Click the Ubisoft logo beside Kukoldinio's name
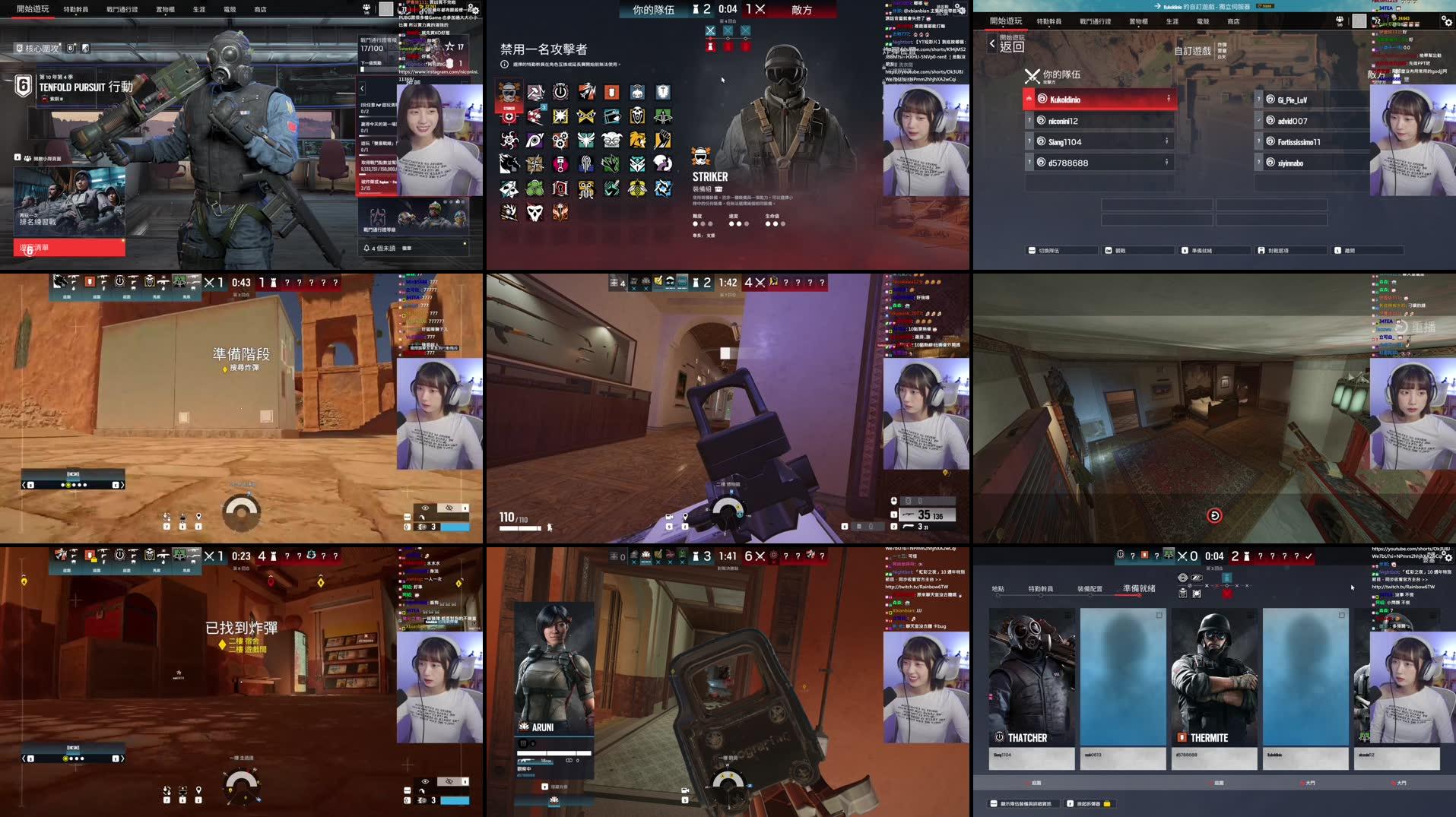1456x817 pixels. tap(1043, 99)
